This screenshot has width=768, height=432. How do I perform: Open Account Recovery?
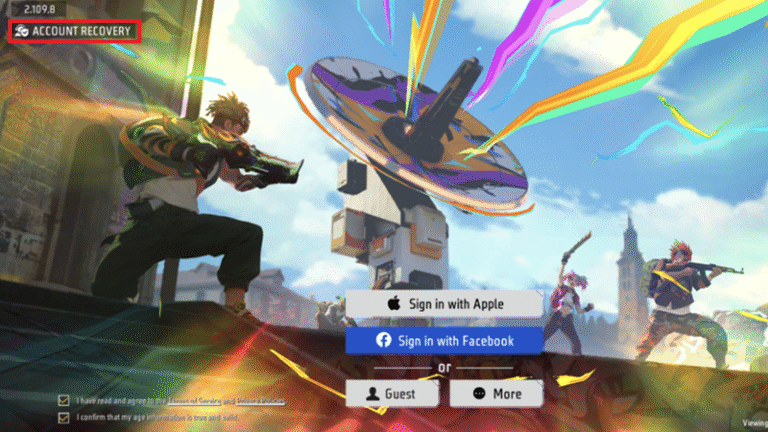click(x=74, y=32)
